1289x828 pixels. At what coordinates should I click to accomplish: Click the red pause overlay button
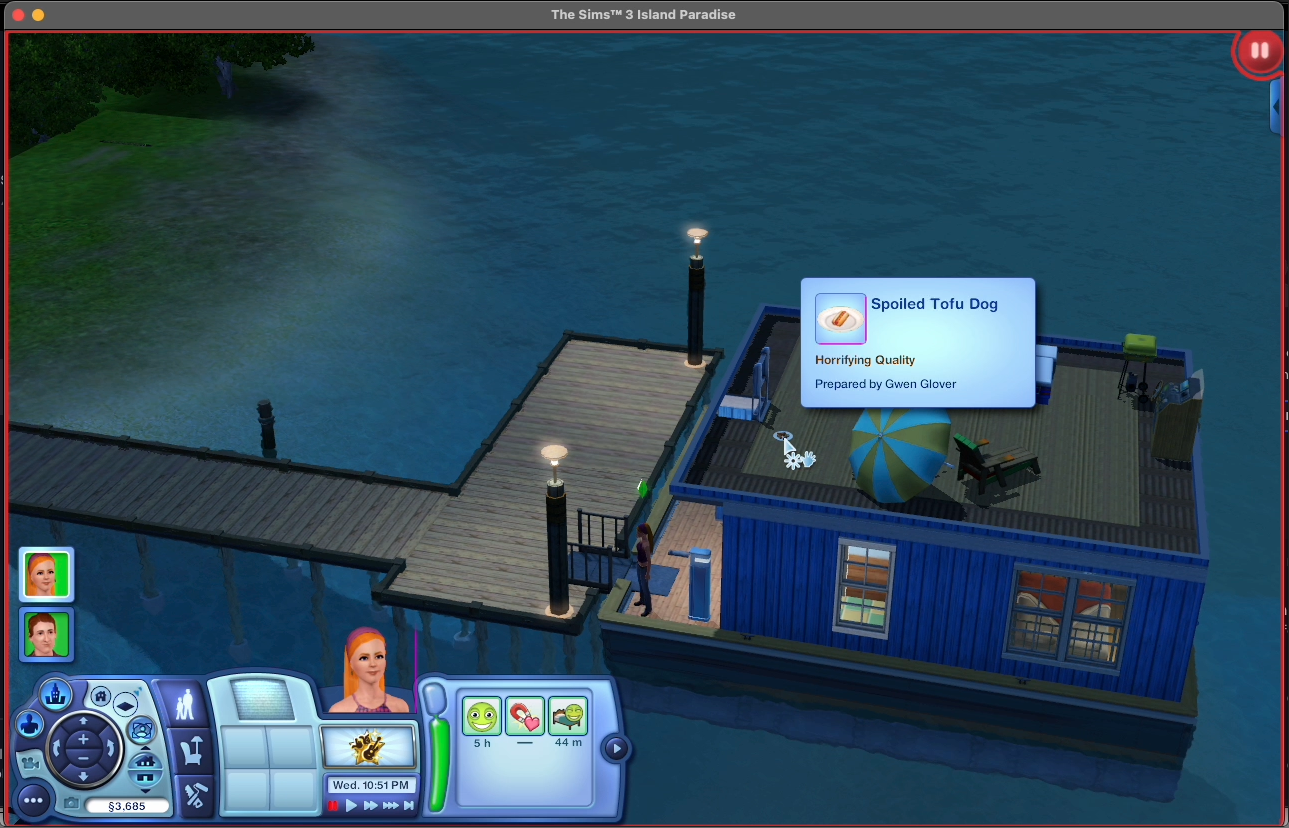1259,50
